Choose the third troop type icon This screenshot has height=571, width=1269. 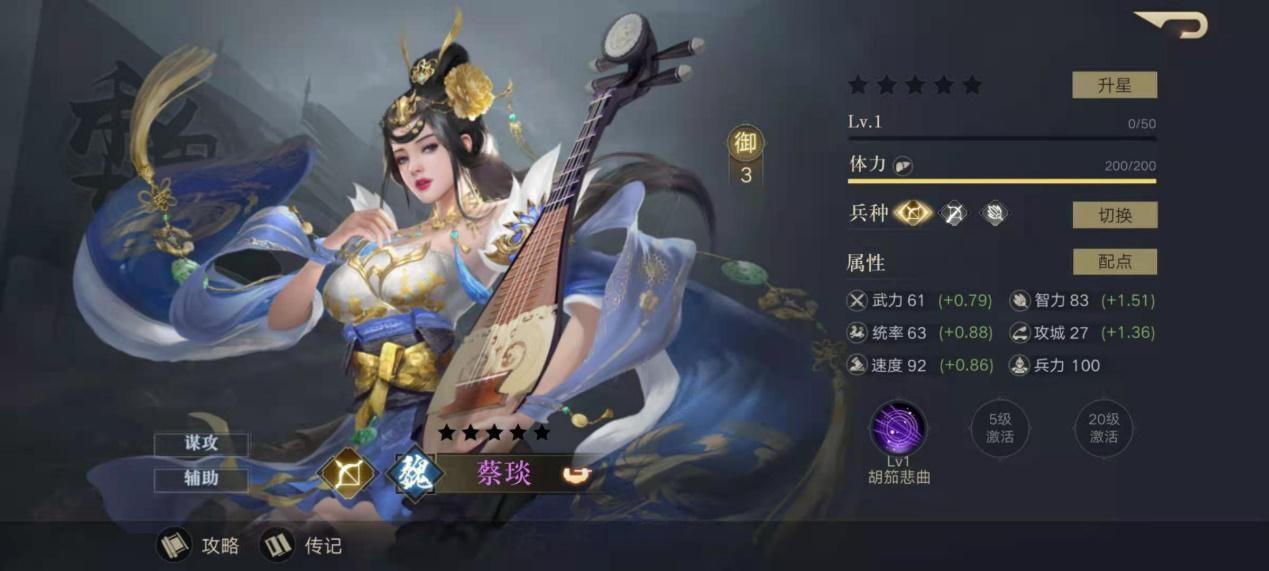coord(993,213)
